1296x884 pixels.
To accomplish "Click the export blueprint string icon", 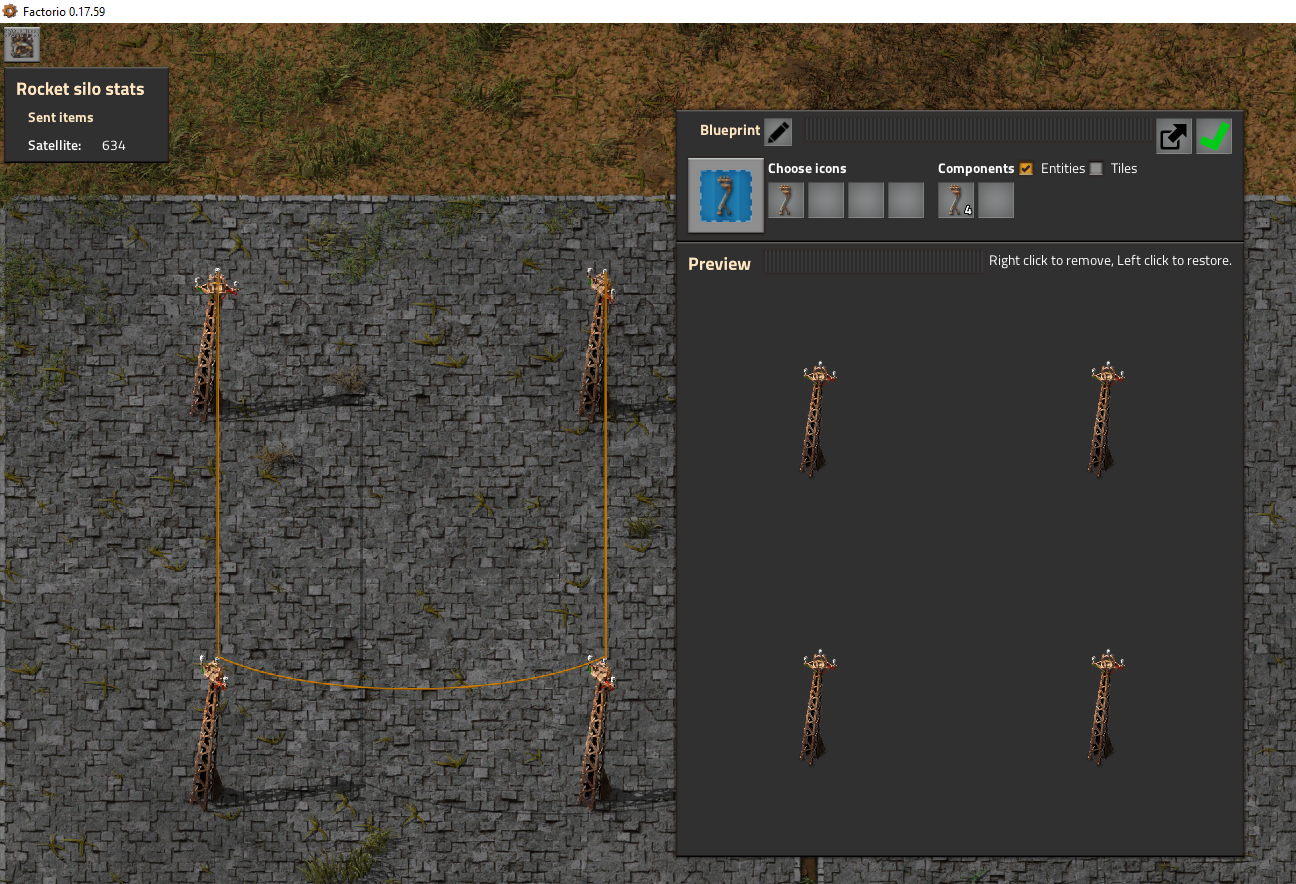I will [x=1173, y=136].
